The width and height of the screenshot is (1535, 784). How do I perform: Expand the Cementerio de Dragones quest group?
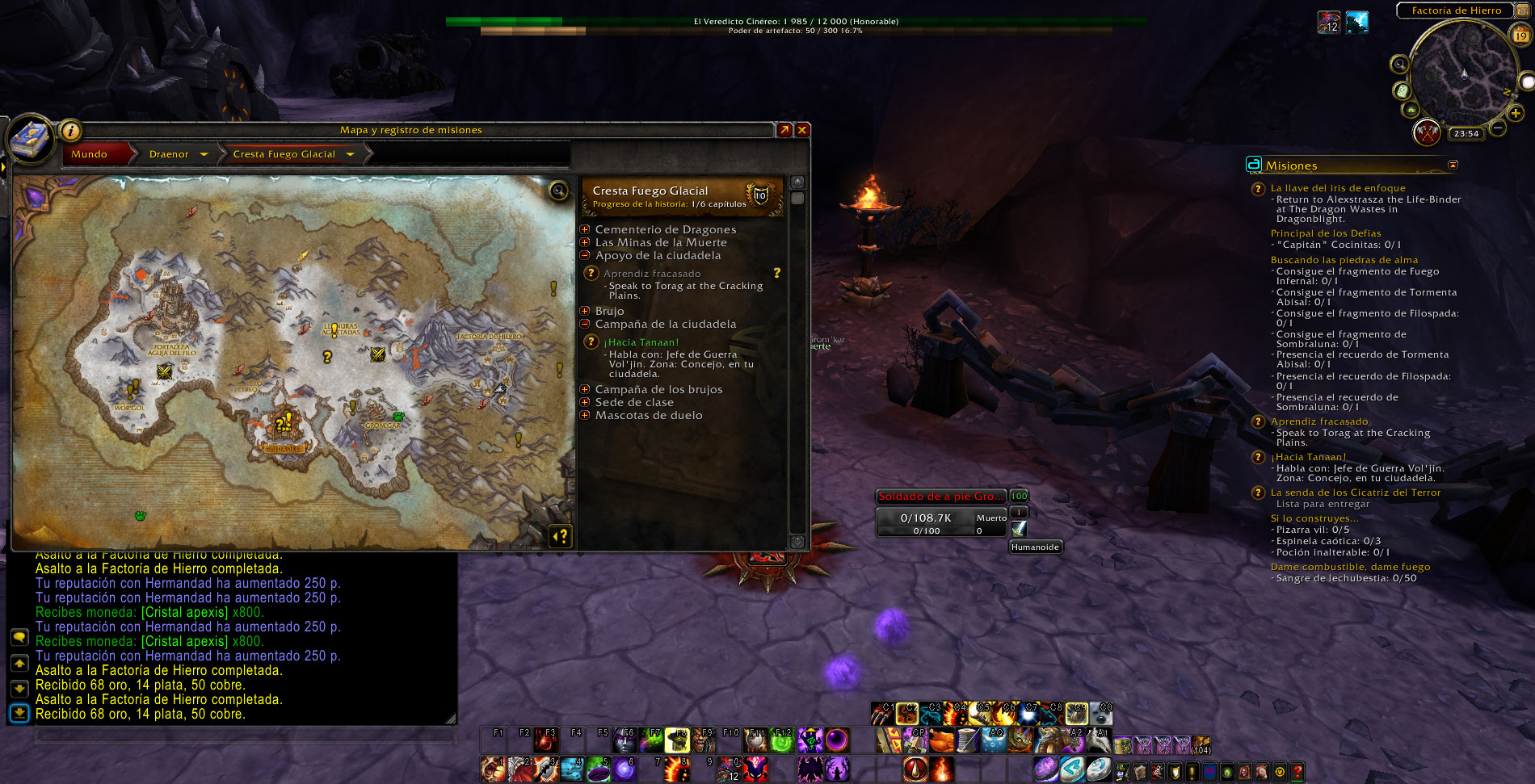(585, 230)
